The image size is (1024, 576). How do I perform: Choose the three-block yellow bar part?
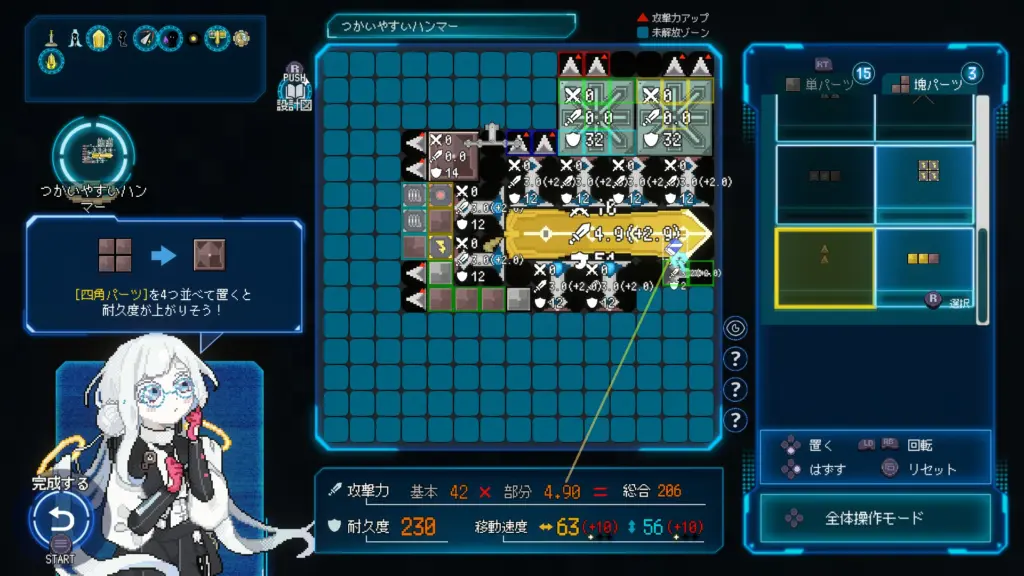pos(924,260)
